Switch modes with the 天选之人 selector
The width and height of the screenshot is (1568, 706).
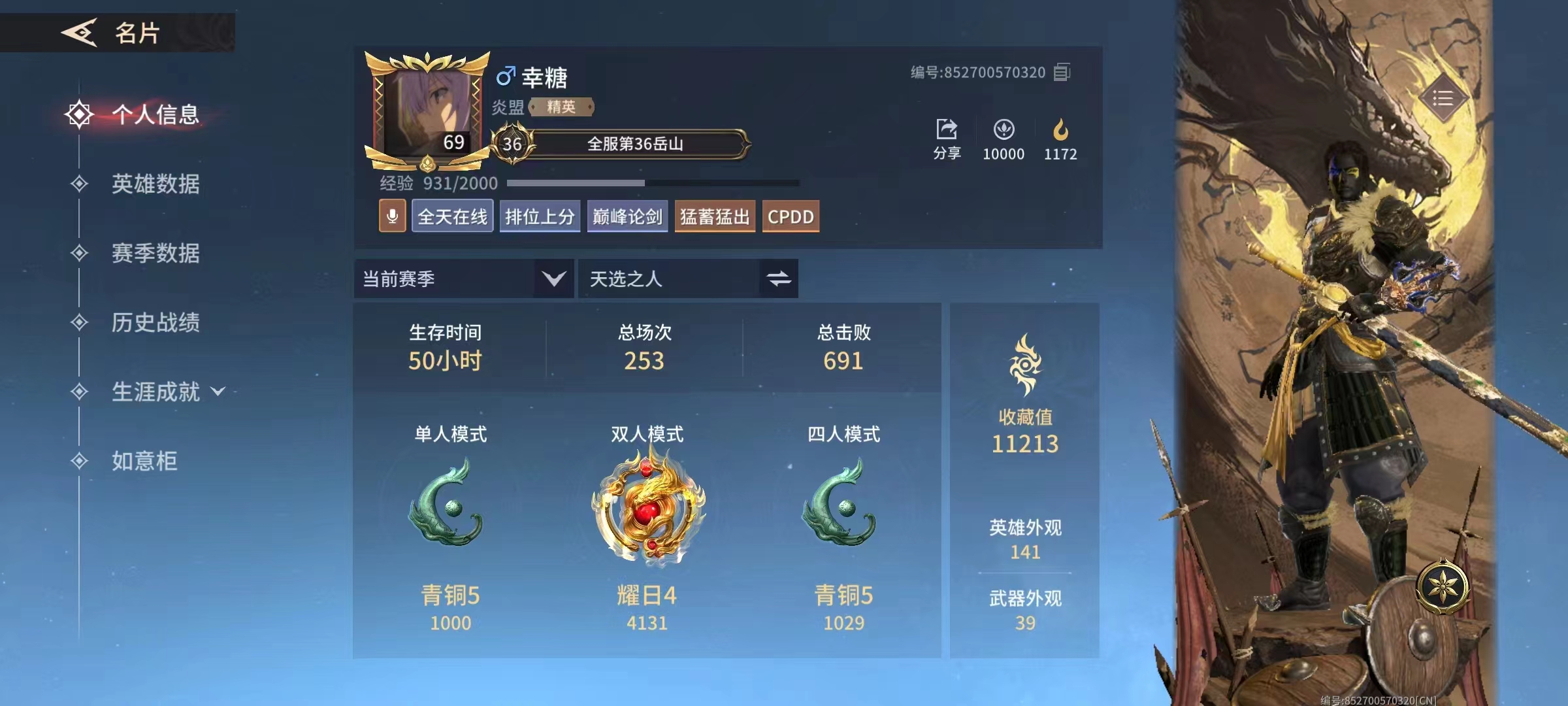coord(687,278)
